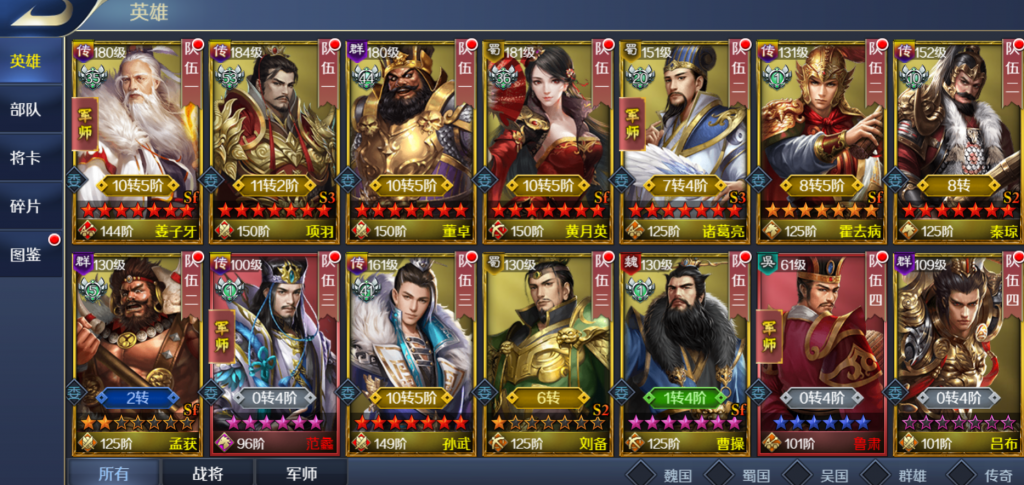Open the 图鉴 codex tab
This screenshot has width=1024, height=485.
pyautogui.click(x=27, y=254)
